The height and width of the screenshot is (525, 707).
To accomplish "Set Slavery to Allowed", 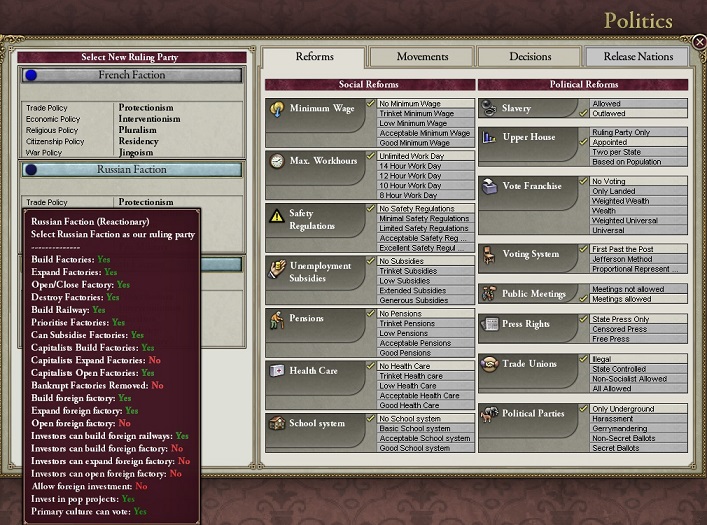I will 637,103.
